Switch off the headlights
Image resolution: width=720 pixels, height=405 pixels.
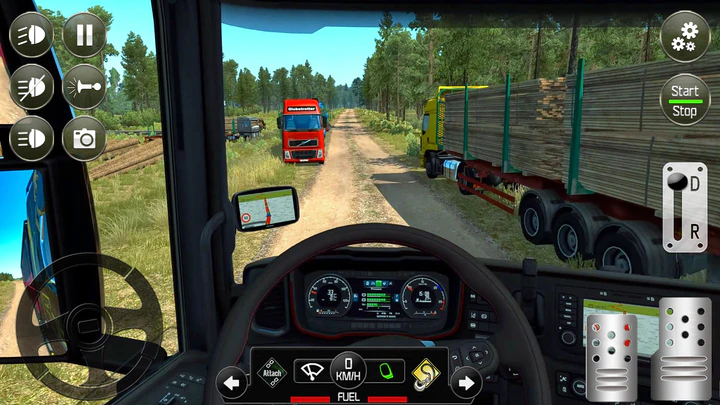point(31,87)
